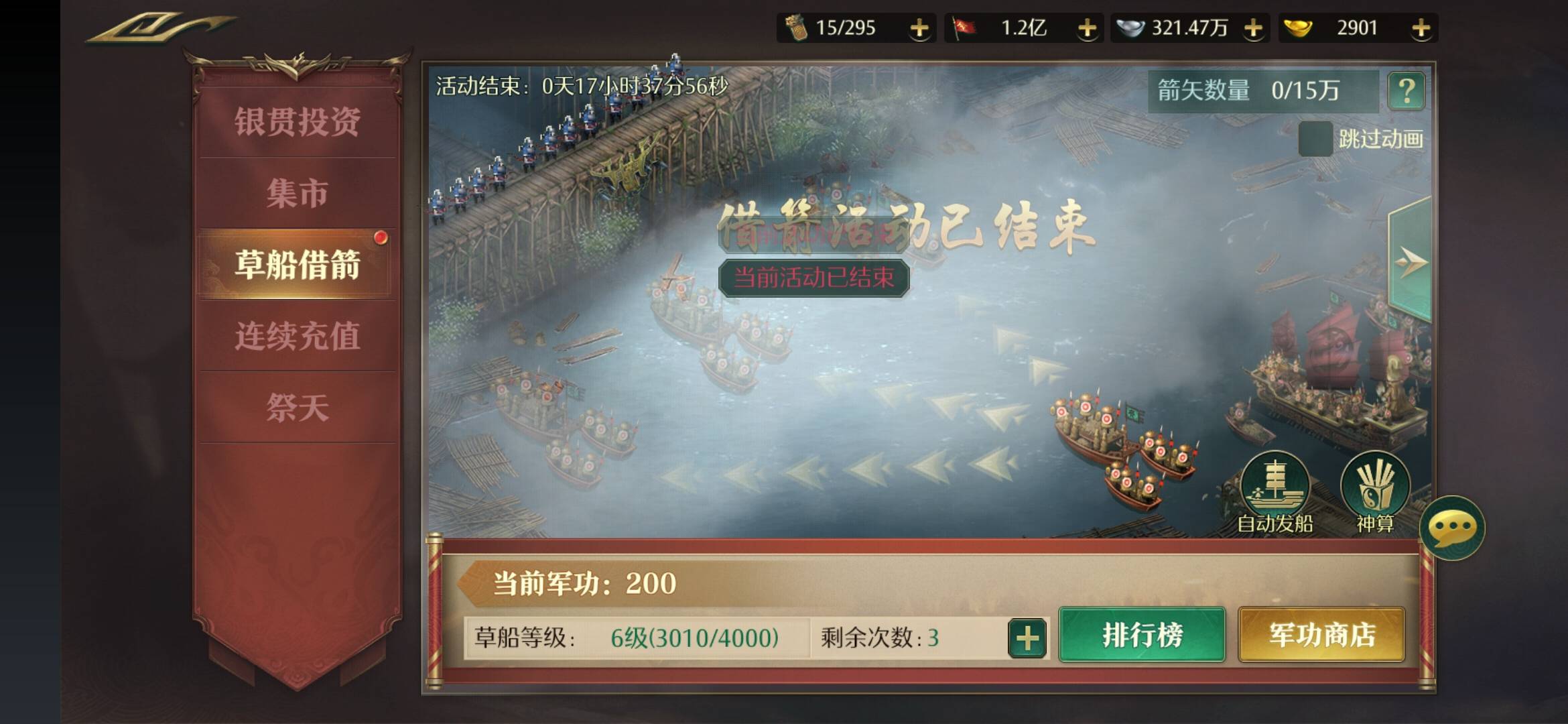Toggle the 跳过动画 checkbox
This screenshot has height=724, width=1568.
tap(1315, 139)
